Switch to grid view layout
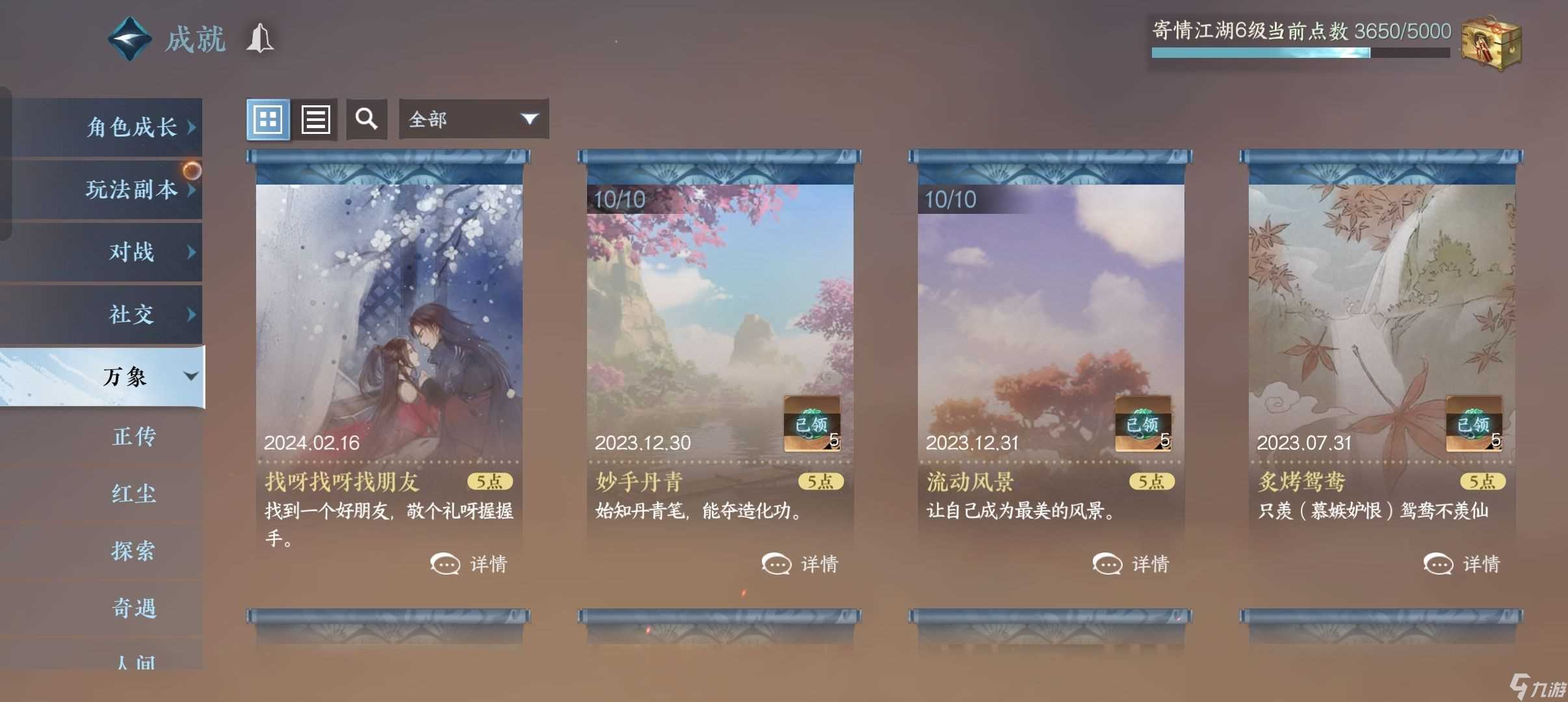 point(268,119)
